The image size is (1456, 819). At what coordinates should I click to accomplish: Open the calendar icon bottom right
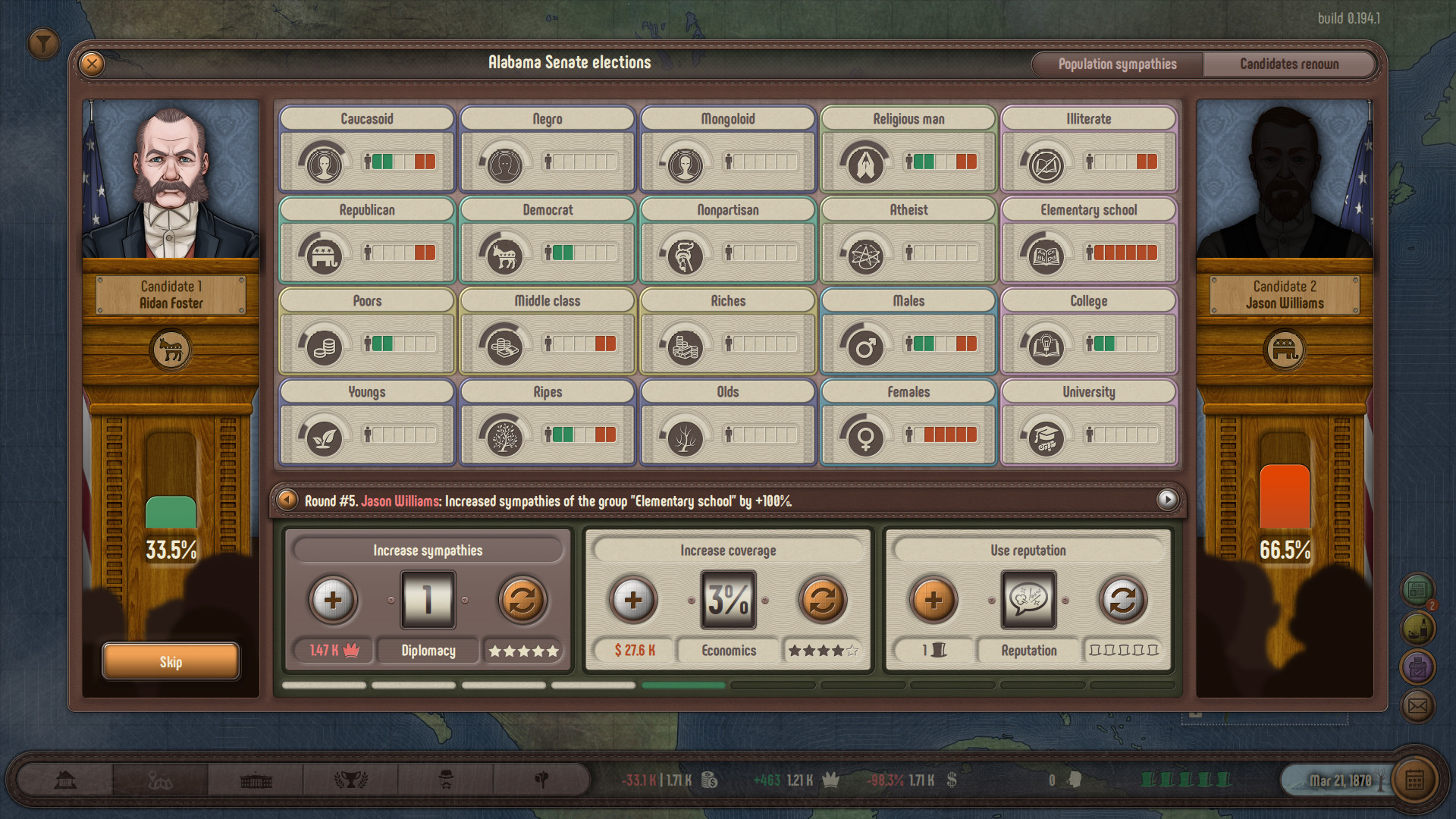pyautogui.click(x=1417, y=779)
